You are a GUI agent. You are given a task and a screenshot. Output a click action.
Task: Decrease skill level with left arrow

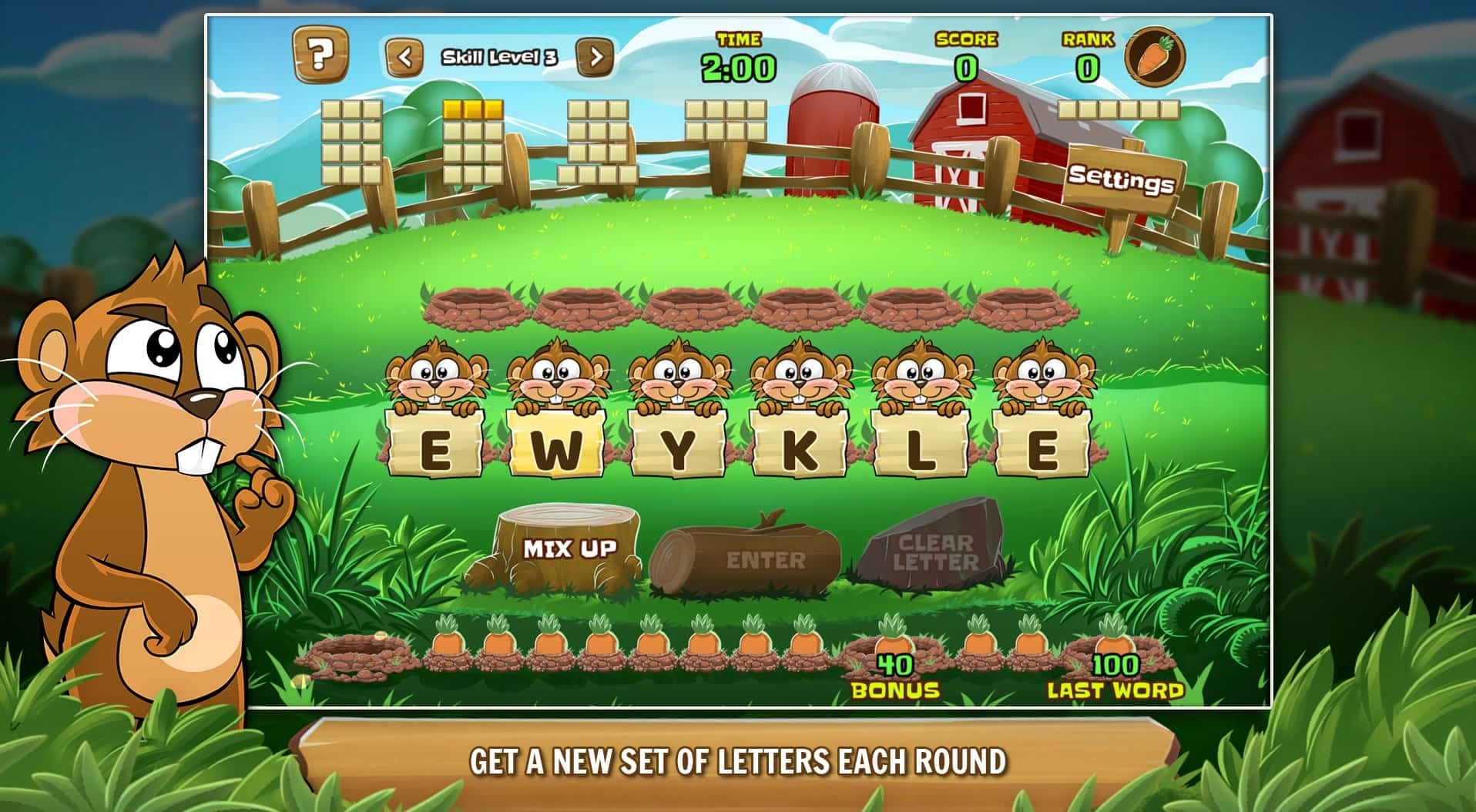pos(405,57)
